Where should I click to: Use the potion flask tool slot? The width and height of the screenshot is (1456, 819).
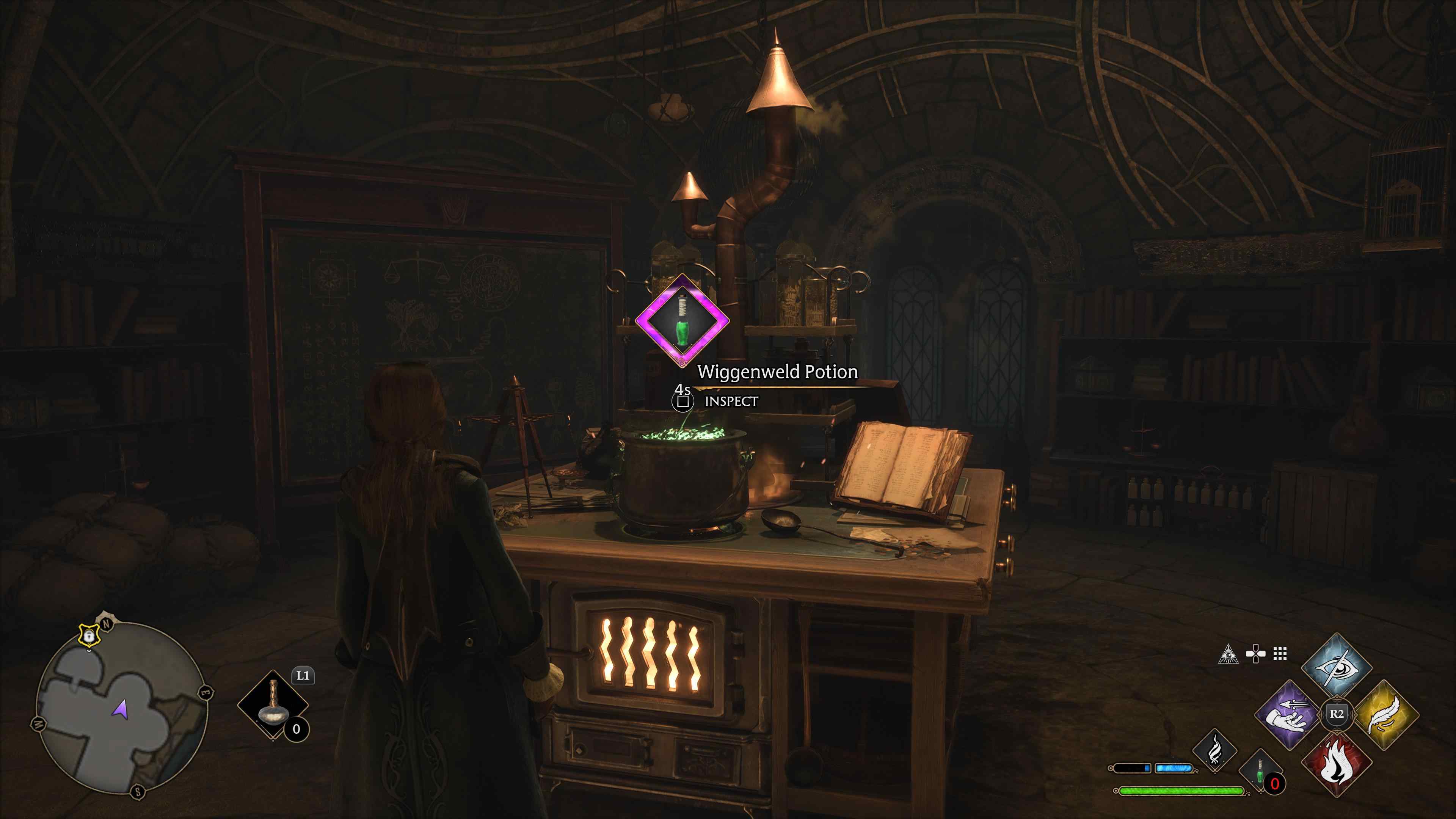pyautogui.click(x=273, y=704)
